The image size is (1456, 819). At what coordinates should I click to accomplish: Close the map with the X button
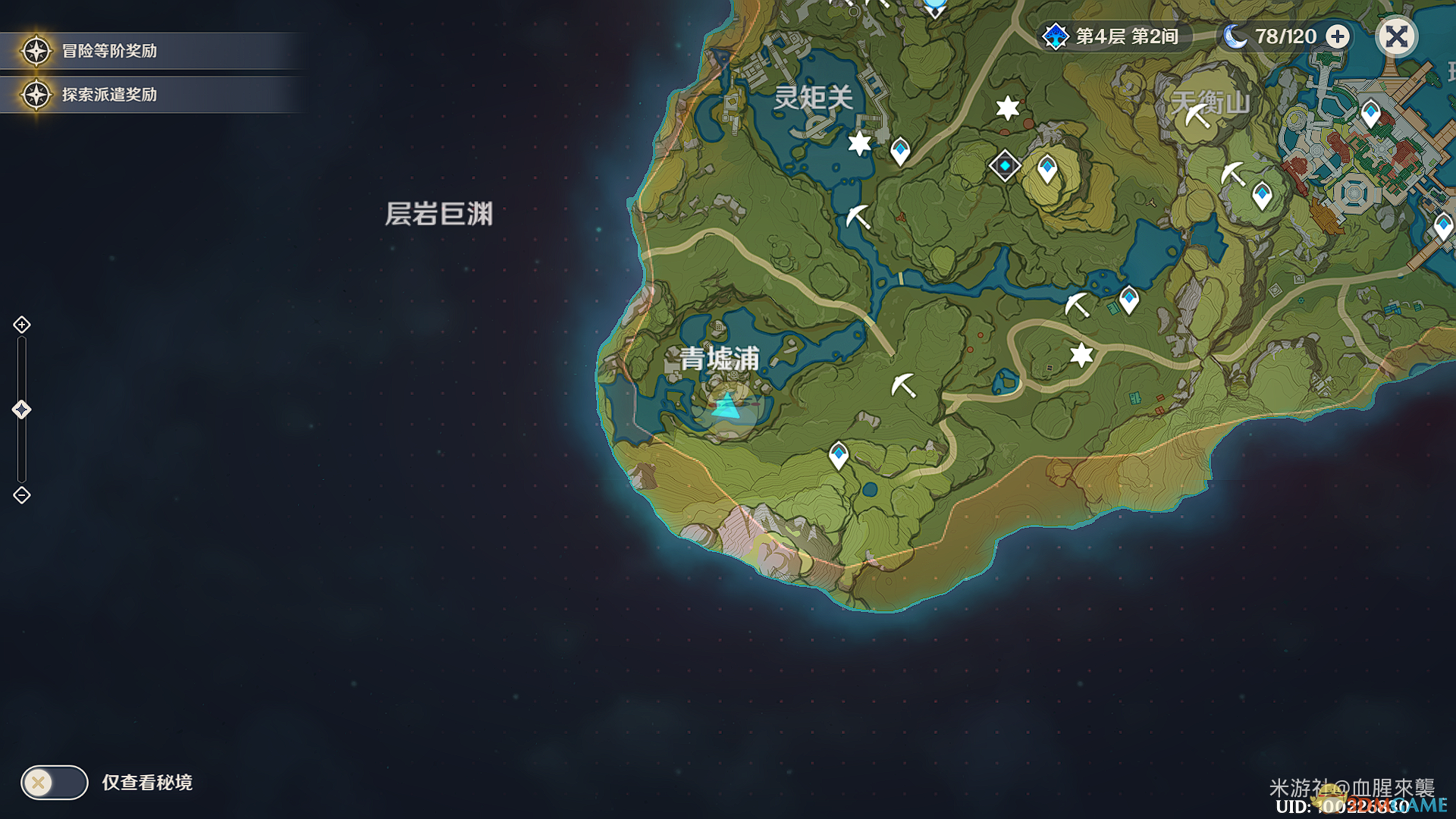click(x=1396, y=36)
